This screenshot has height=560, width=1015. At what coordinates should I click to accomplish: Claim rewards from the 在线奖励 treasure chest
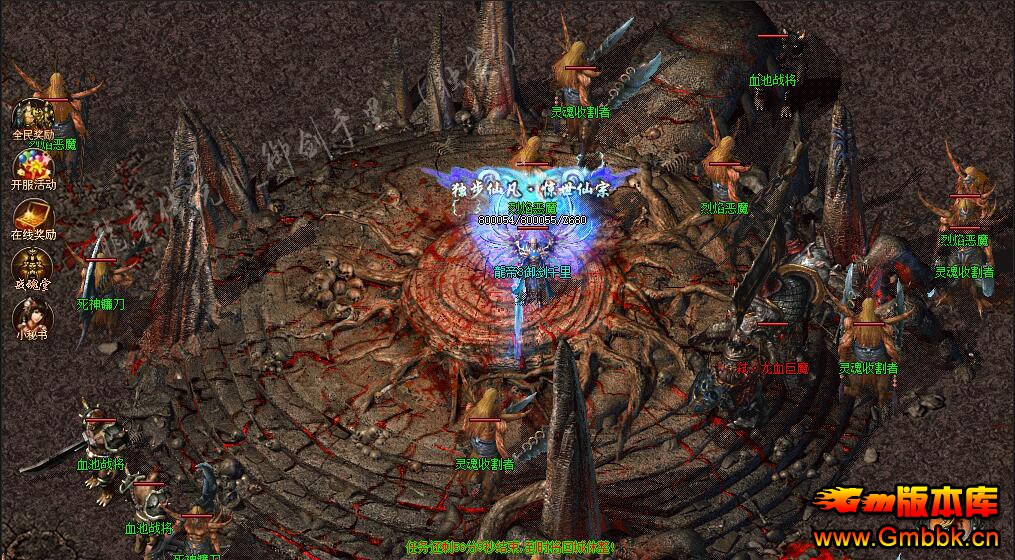[30, 215]
